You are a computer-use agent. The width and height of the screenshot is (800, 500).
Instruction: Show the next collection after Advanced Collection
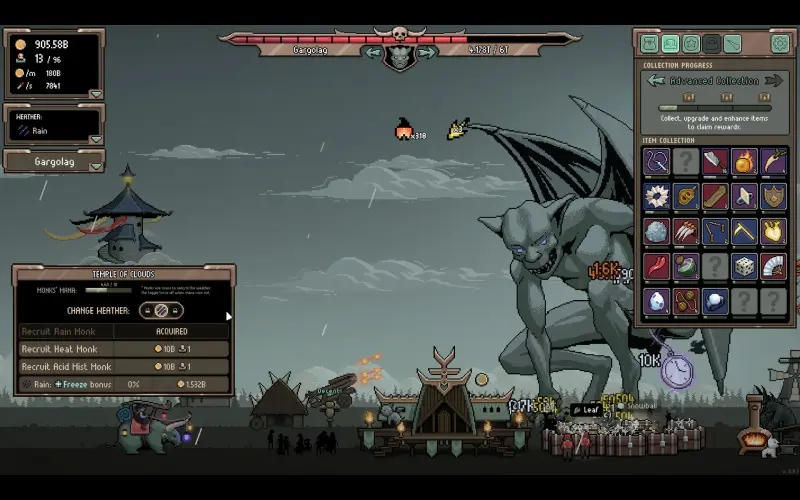click(x=774, y=80)
